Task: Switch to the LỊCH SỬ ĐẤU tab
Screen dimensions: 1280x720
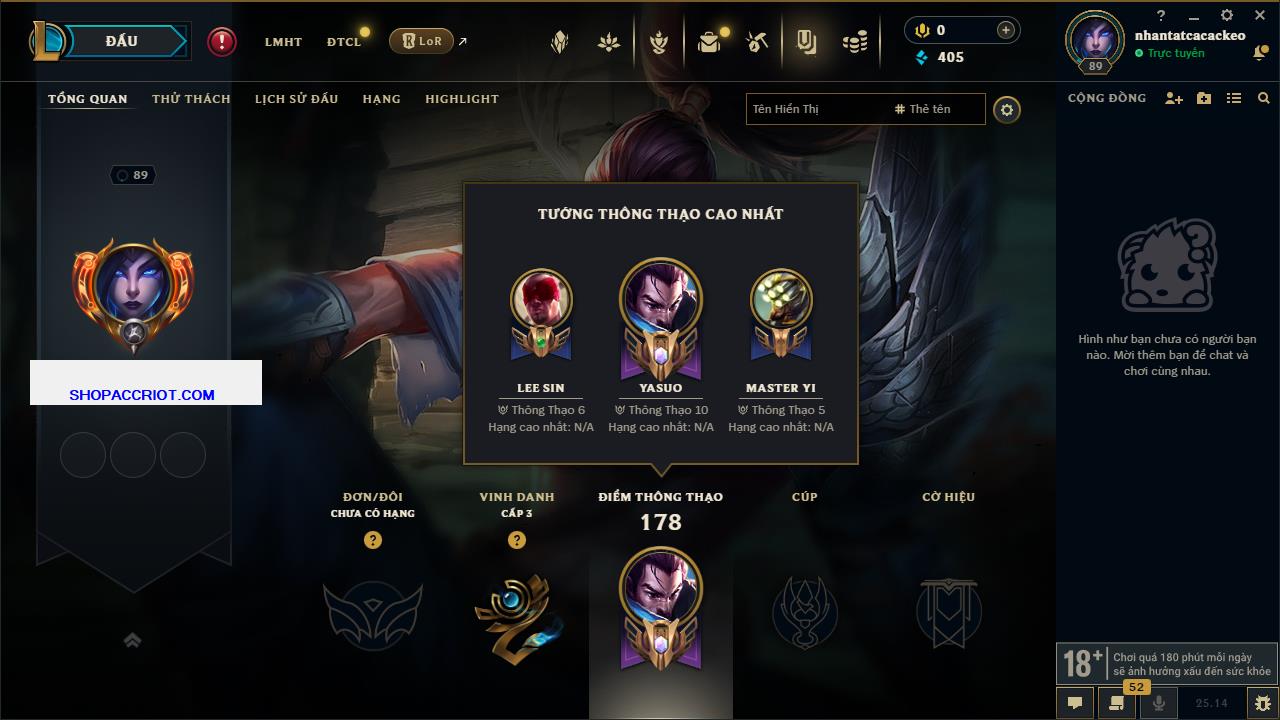Action: [x=296, y=99]
